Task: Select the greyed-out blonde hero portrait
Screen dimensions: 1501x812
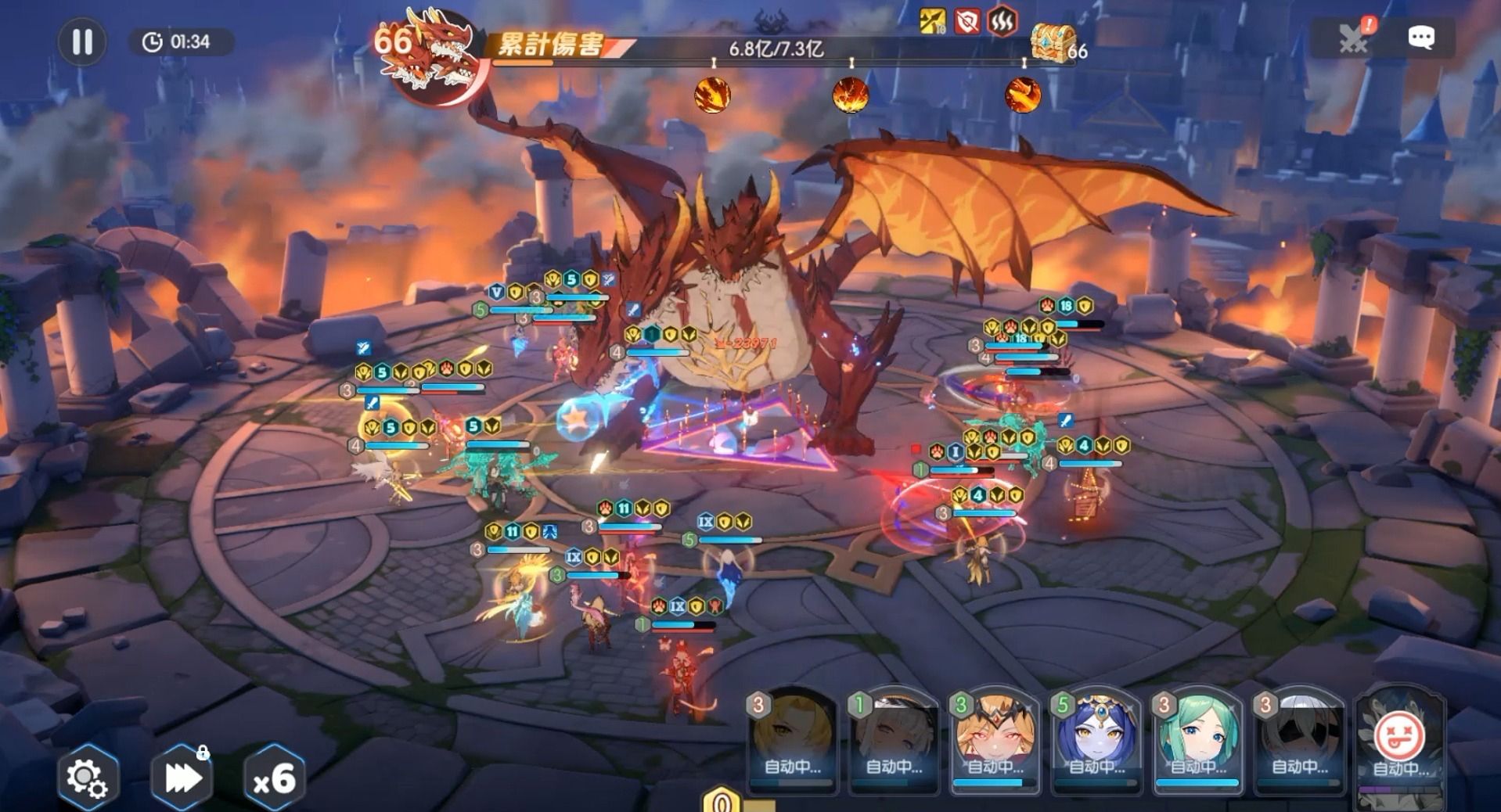Action: [x=792, y=739]
